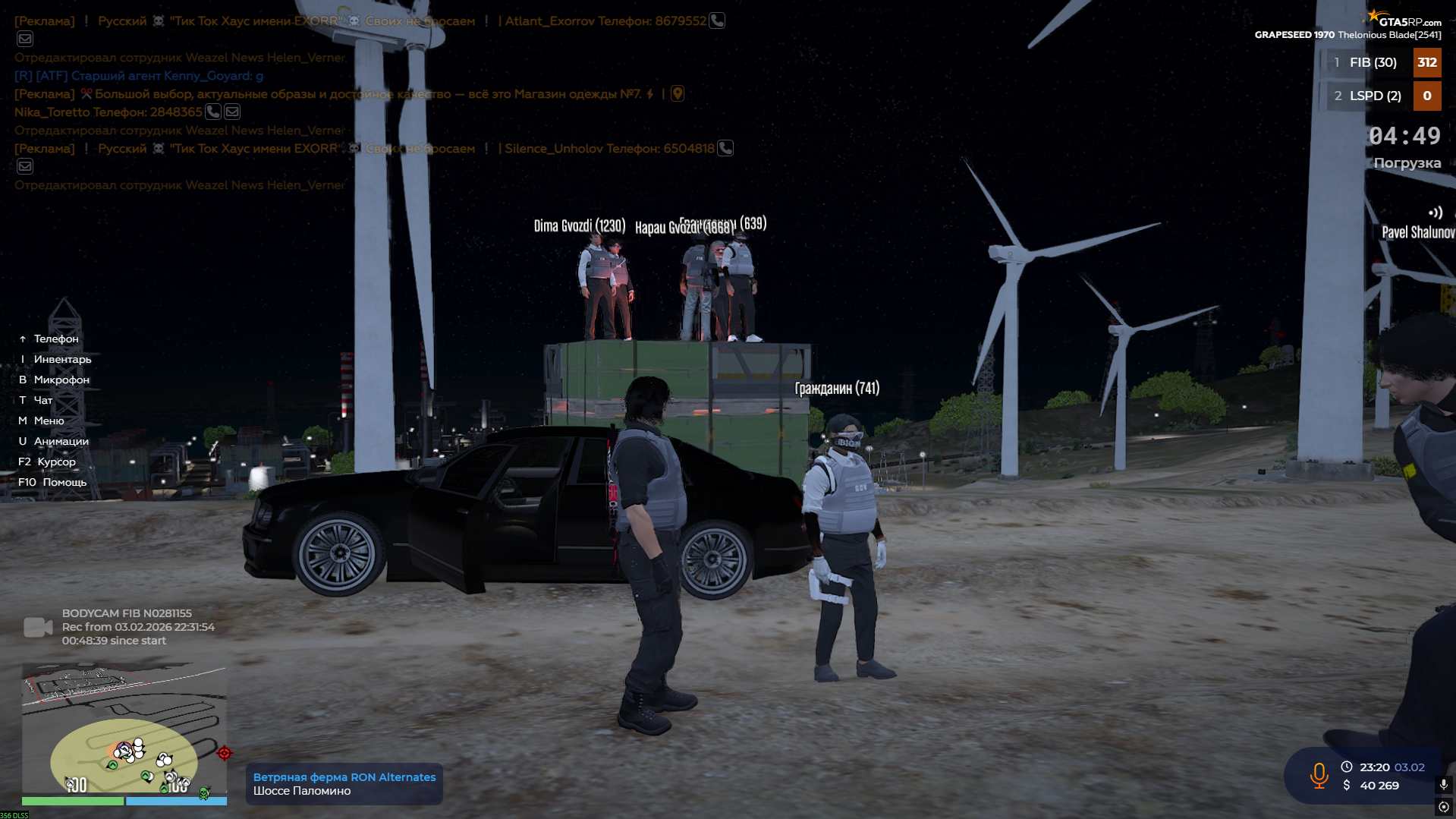Image resolution: width=1456 pixels, height=819 pixels.
Task: Show clothing store №7 map pin
Action: click(678, 94)
